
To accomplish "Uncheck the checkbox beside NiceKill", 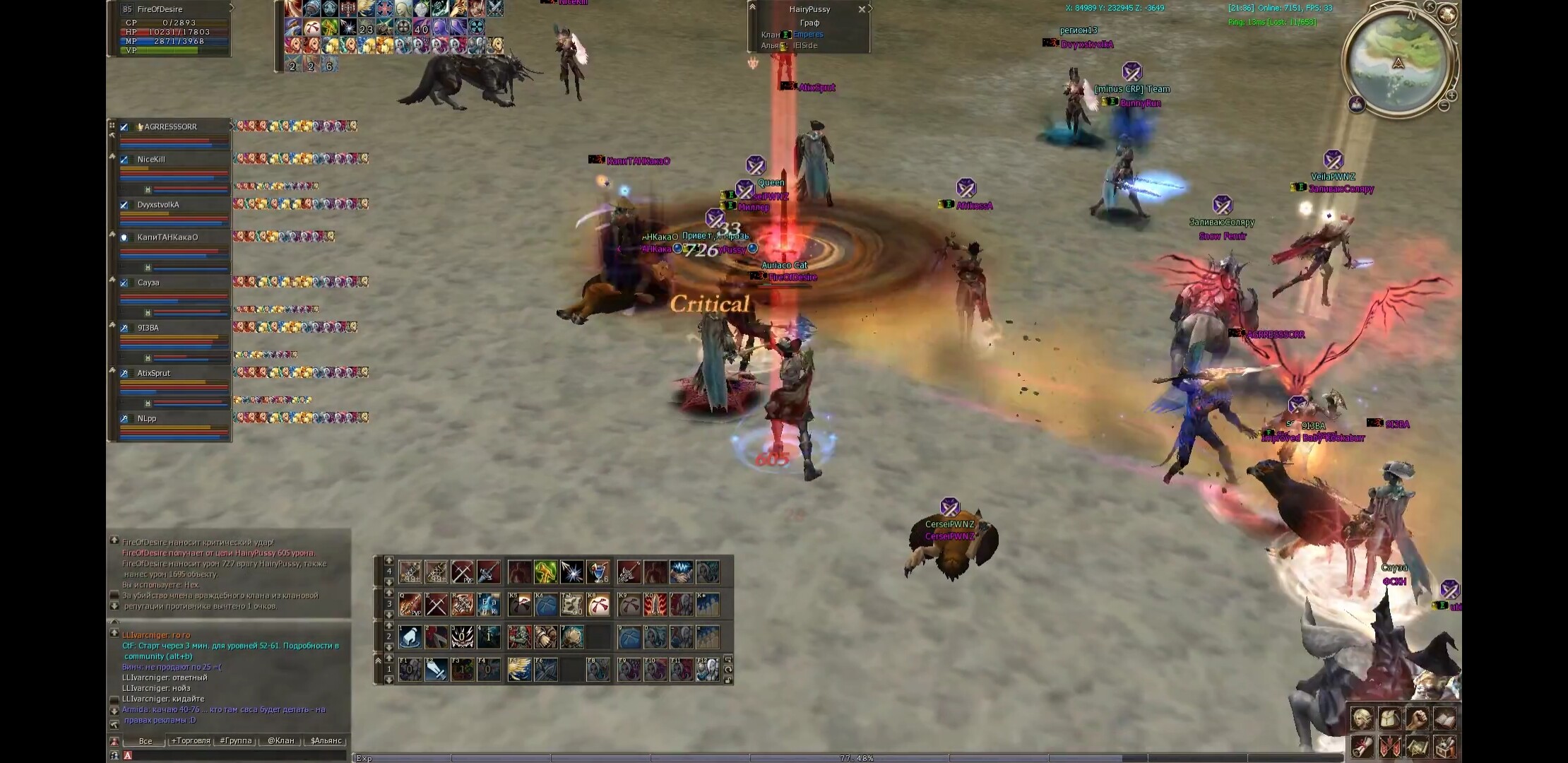I will click(x=124, y=159).
